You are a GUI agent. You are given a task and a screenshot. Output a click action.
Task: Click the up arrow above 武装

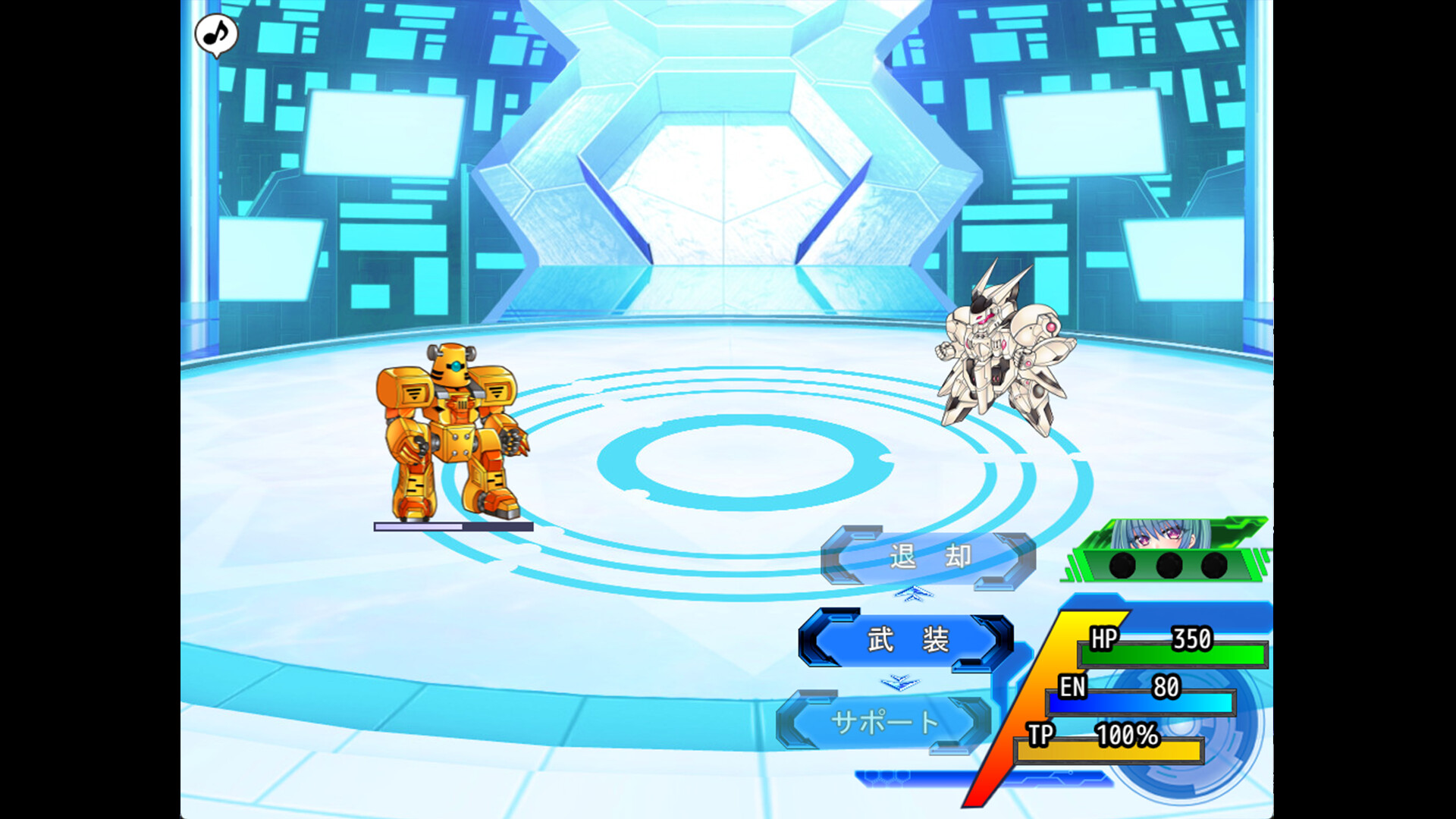pos(914,593)
